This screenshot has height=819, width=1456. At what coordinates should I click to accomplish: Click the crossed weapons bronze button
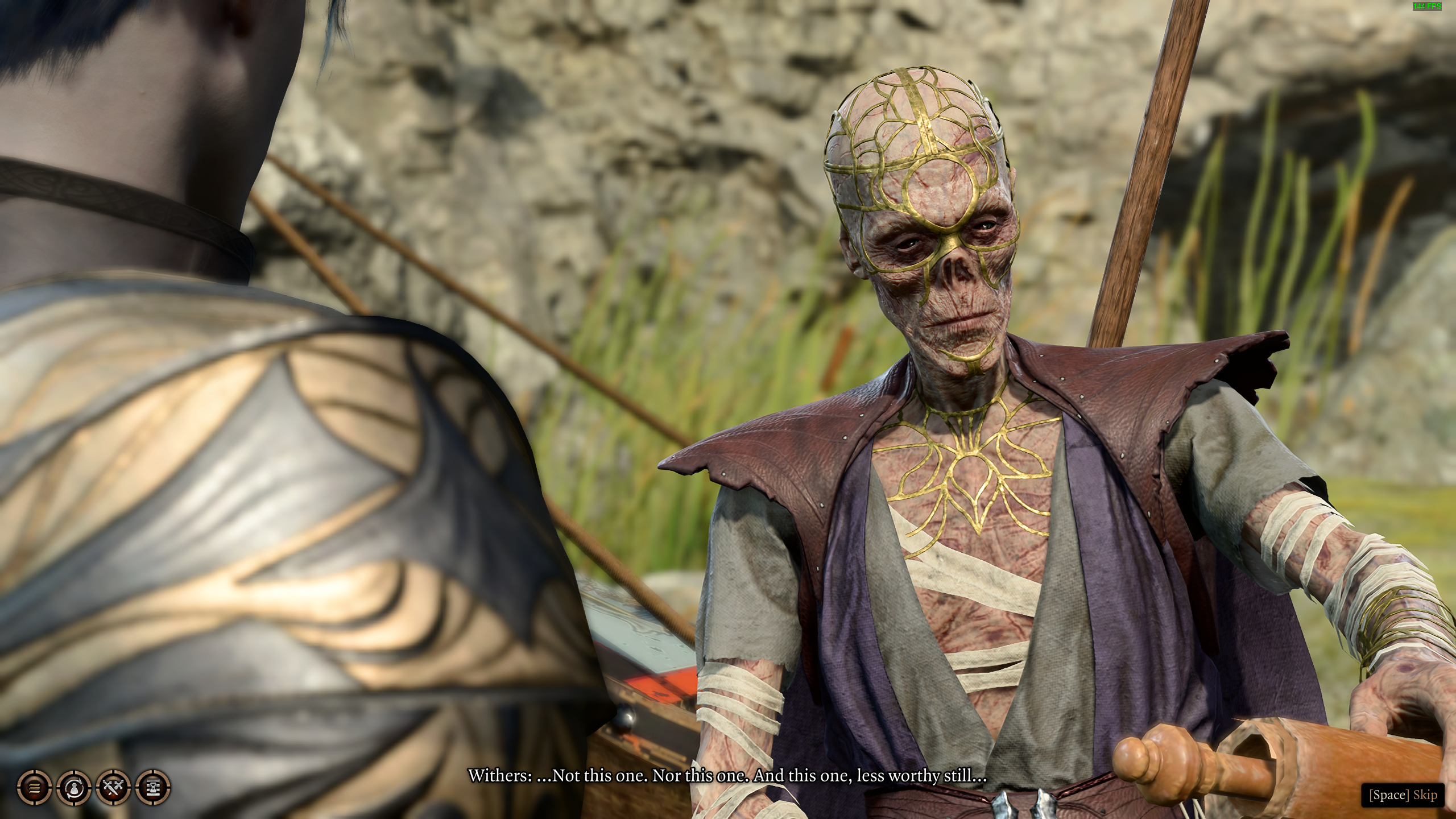pyautogui.click(x=114, y=788)
